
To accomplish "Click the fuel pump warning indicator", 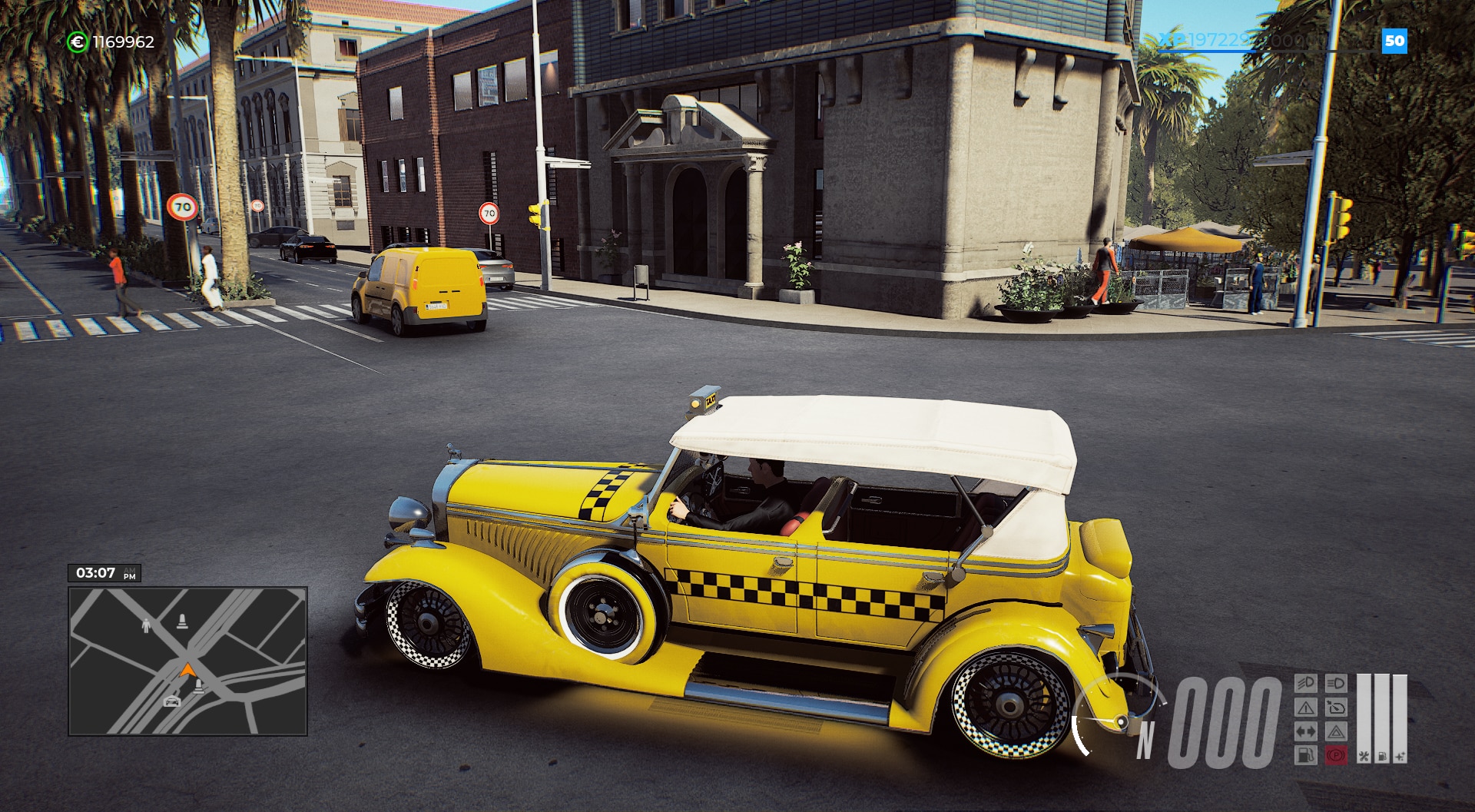I will point(1305,755).
